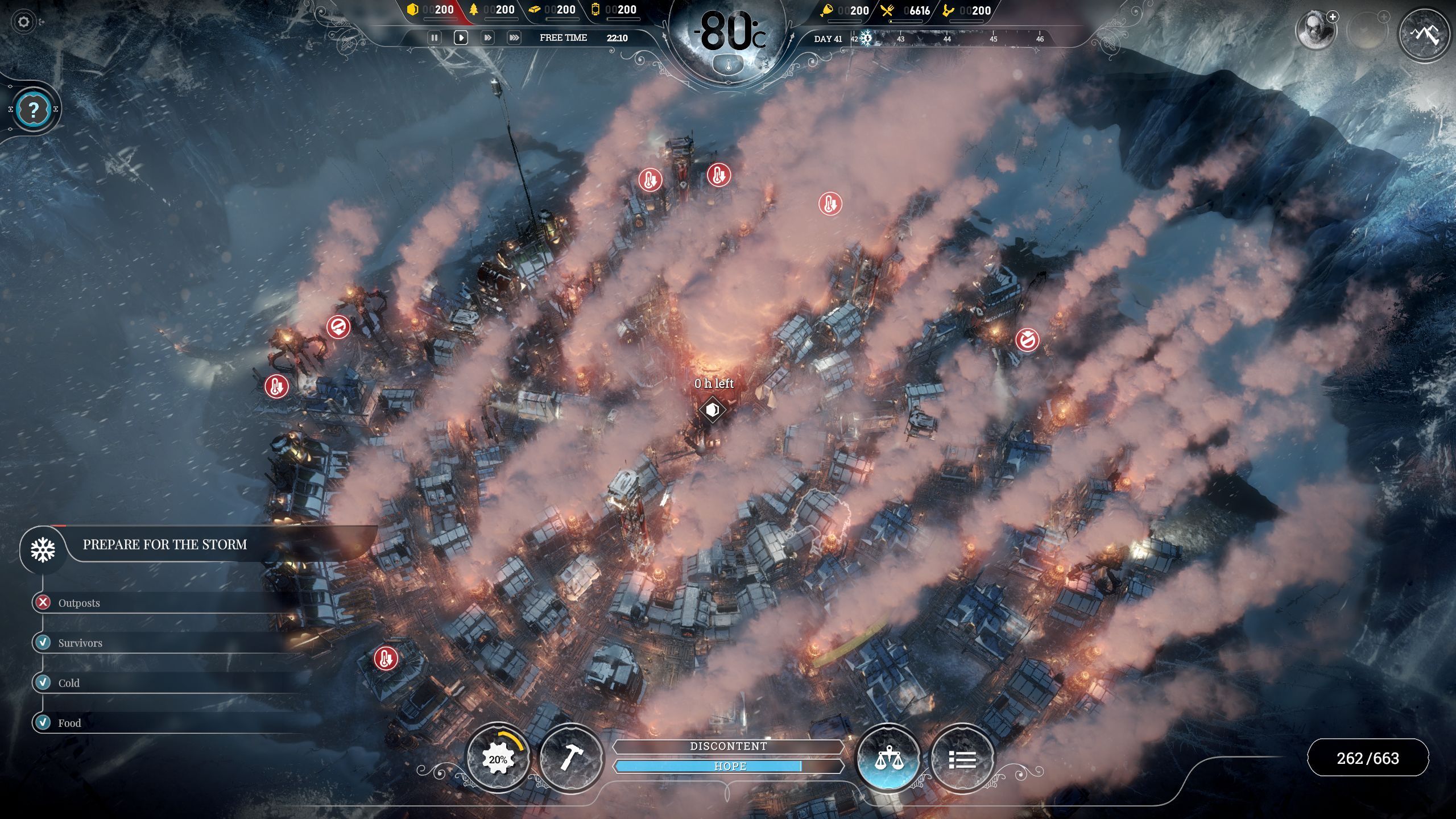1456x819 pixels.
Task: Switch to triple fast-forward speed
Action: pyautogui.click(x=514, y=38)
